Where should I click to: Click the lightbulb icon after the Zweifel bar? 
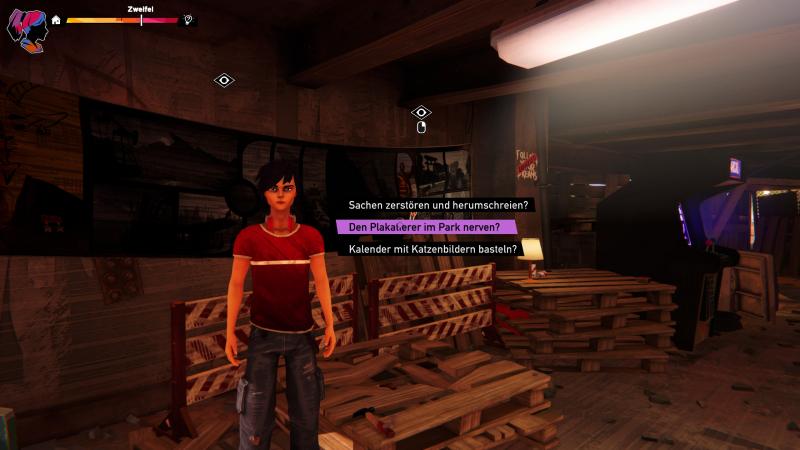[188, 19]
